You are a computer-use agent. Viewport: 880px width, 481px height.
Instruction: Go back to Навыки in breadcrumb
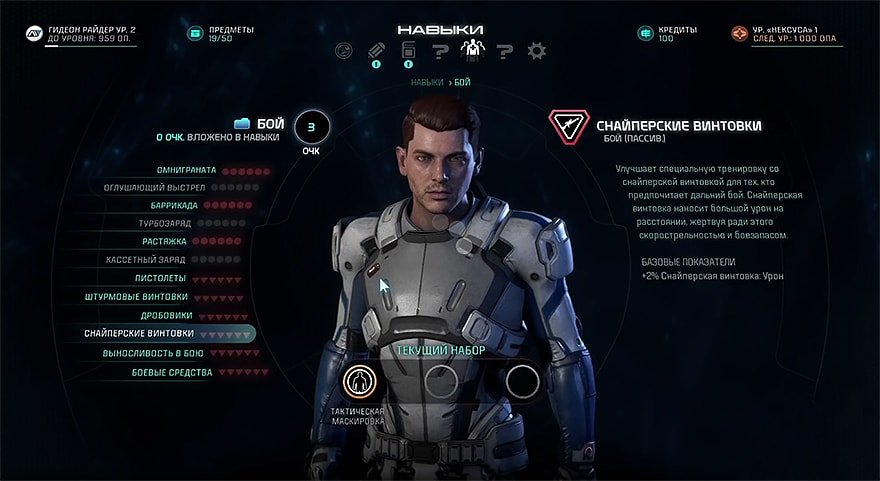click(x=427, y=82)
